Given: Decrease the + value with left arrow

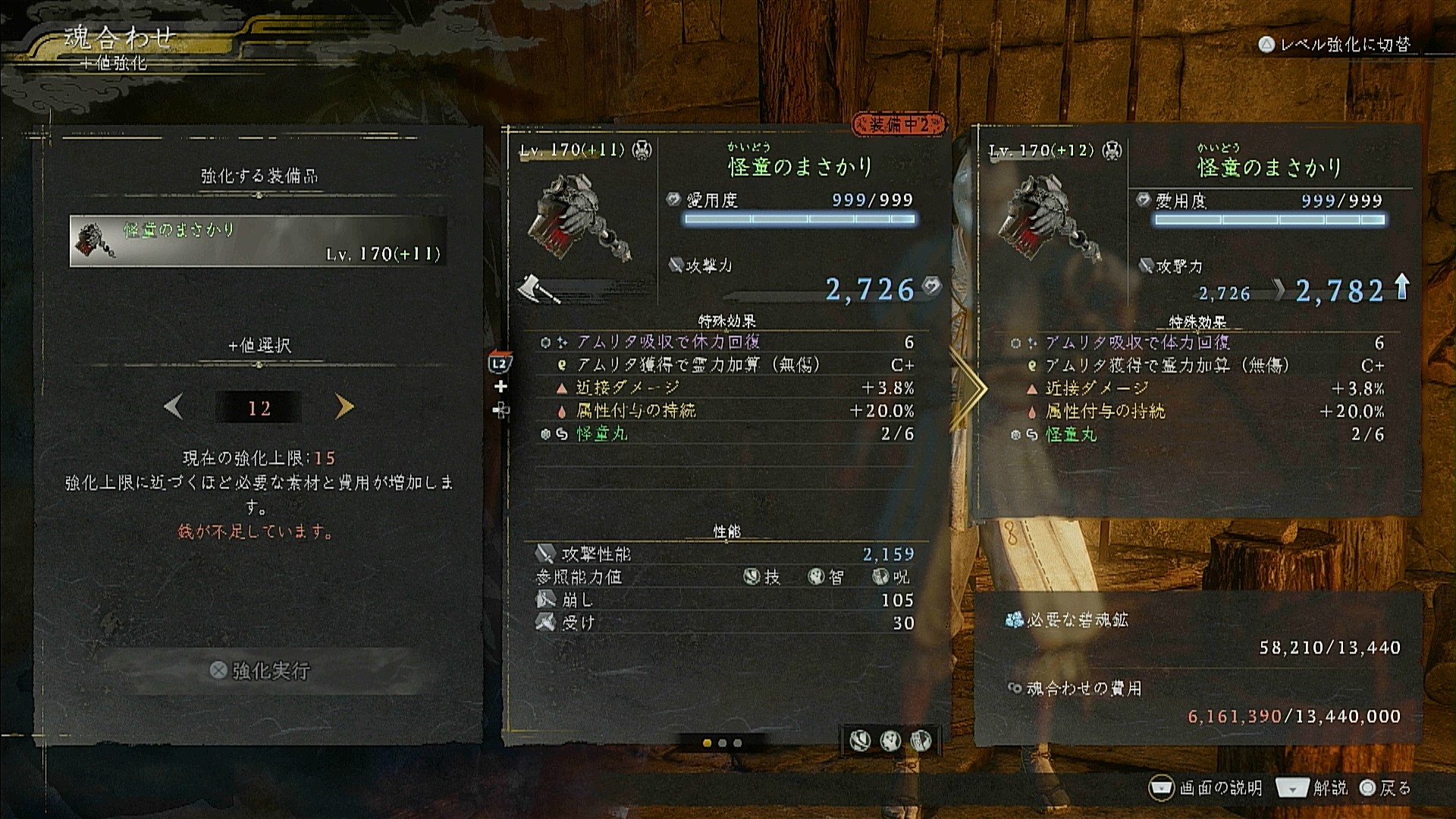Looking at the screenshot, I should coord(174,408).
